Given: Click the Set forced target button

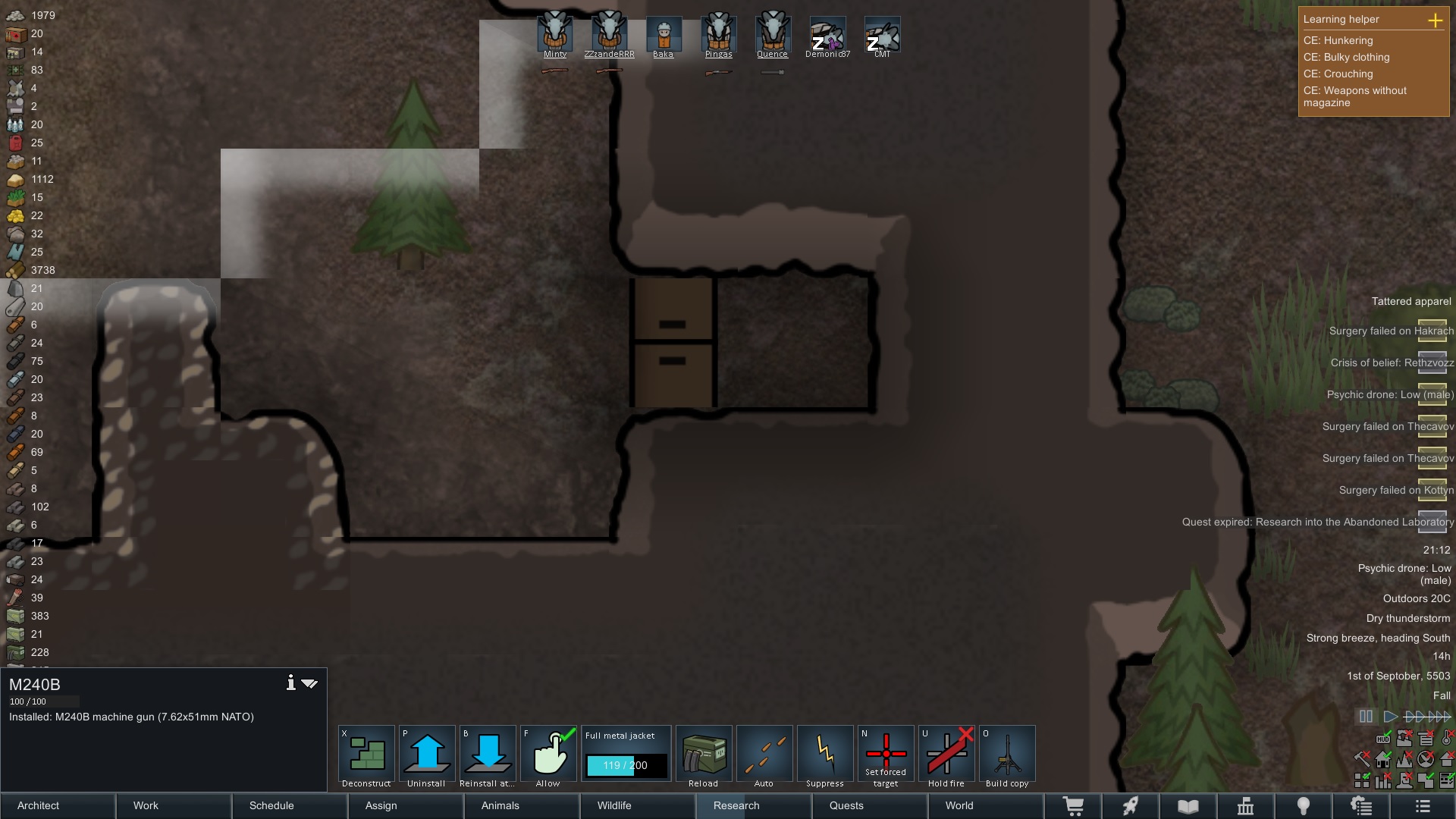Looking at the screenshot, I should pos(885,755).
